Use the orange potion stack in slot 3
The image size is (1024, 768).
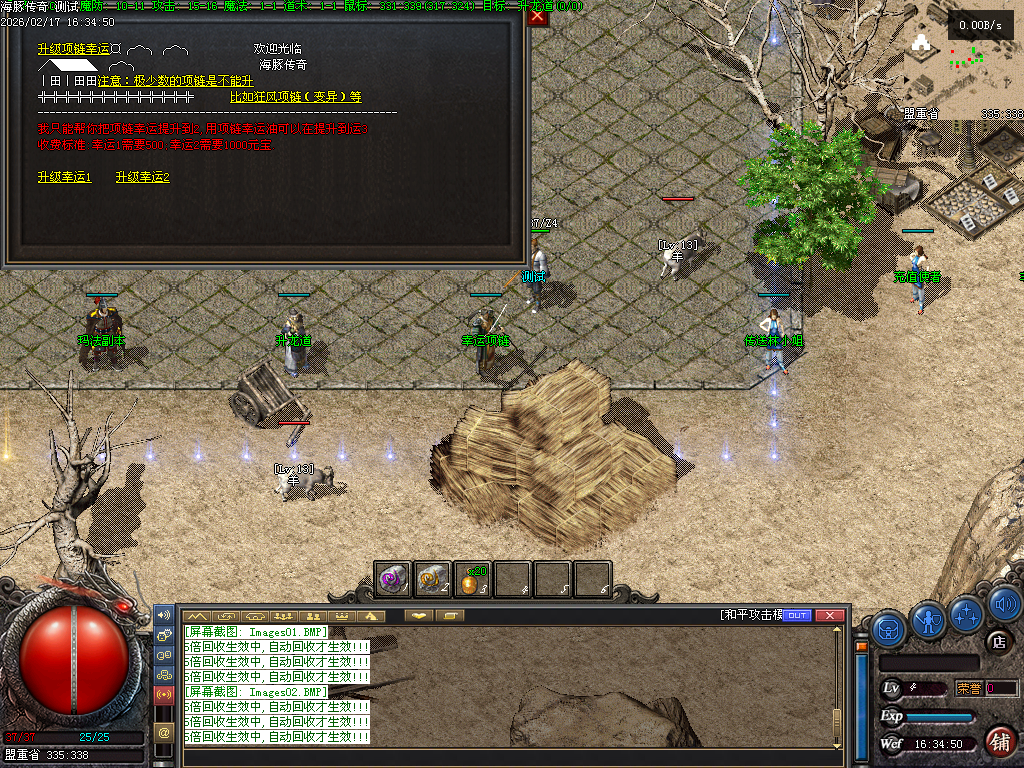pyautogui.click(x=472, y=579)
